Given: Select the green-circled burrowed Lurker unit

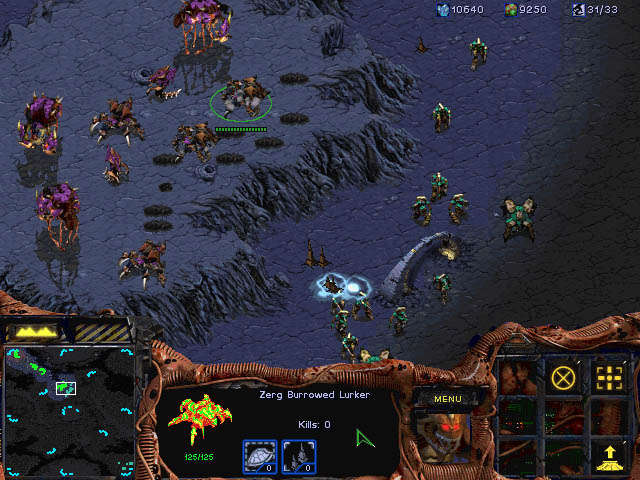Looking at the screenshot, I should pos(241,99).
